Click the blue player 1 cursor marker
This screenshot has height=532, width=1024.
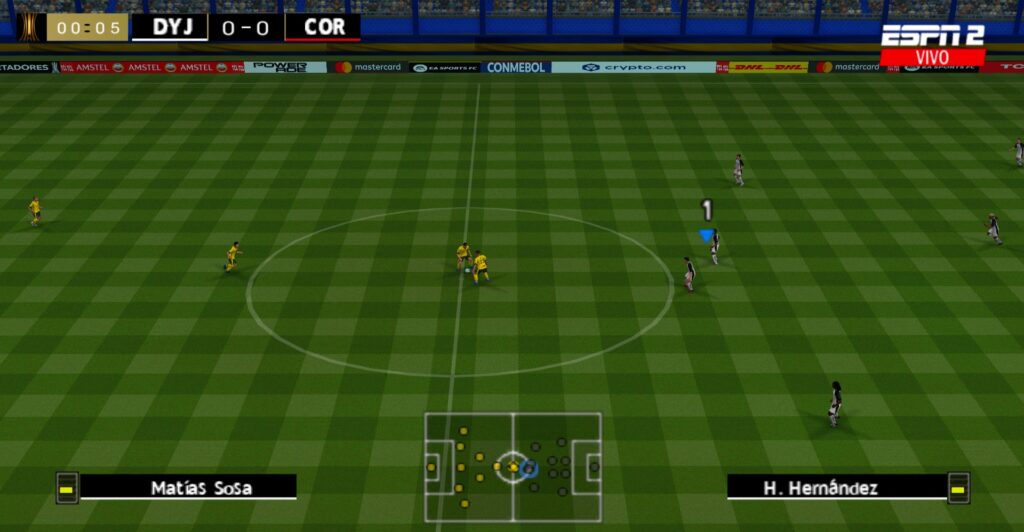click(x=707, y=235)
